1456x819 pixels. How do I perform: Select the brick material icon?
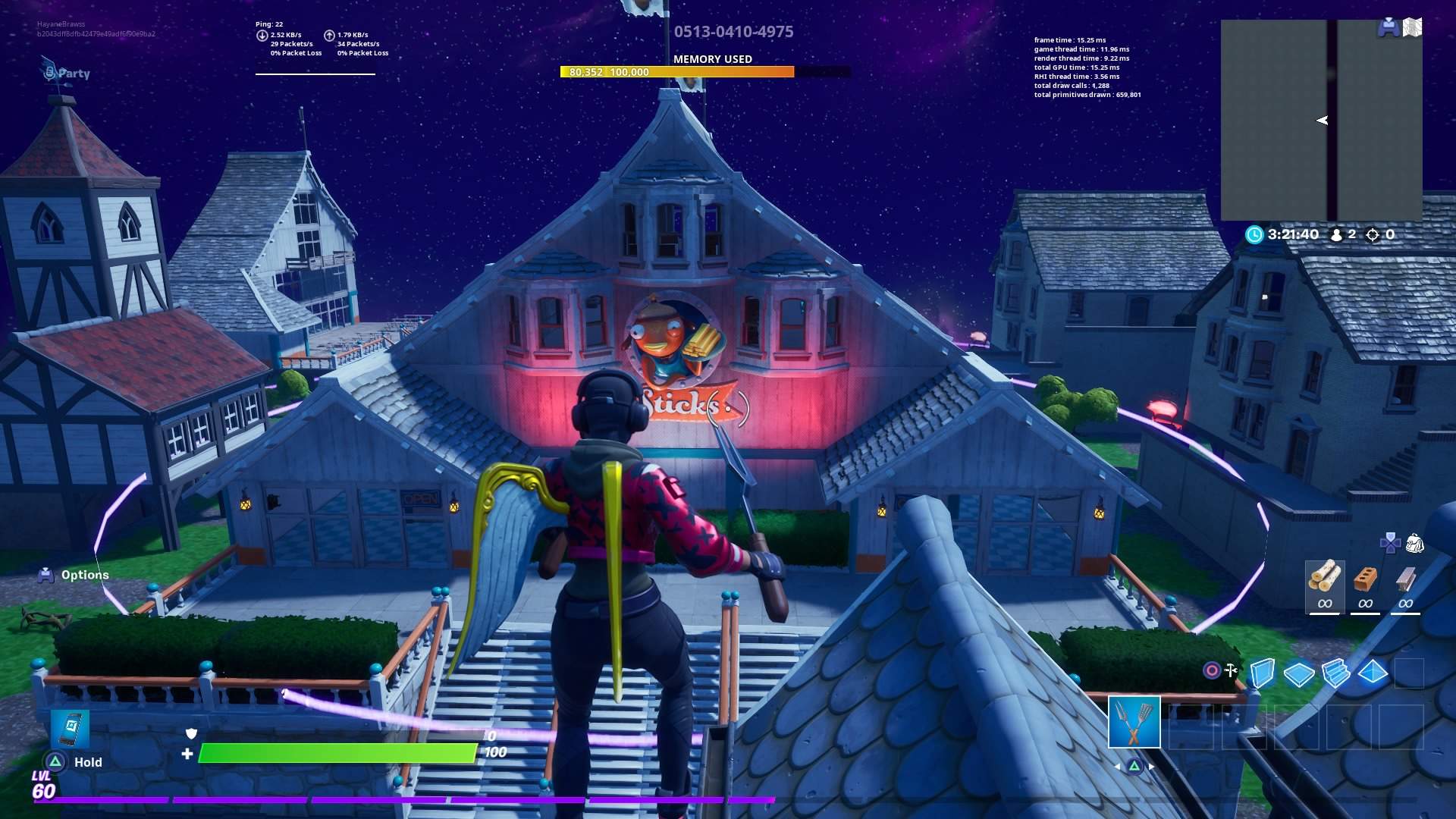pyautogui.click(x=1366, y=579)
